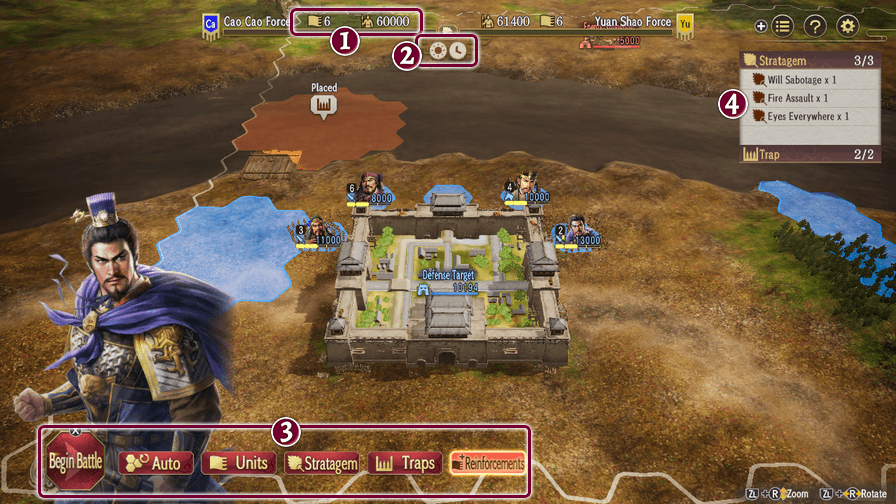The image size is (896, 504).
Task: Show help via the question mark icon
Action: pos(815,27)
